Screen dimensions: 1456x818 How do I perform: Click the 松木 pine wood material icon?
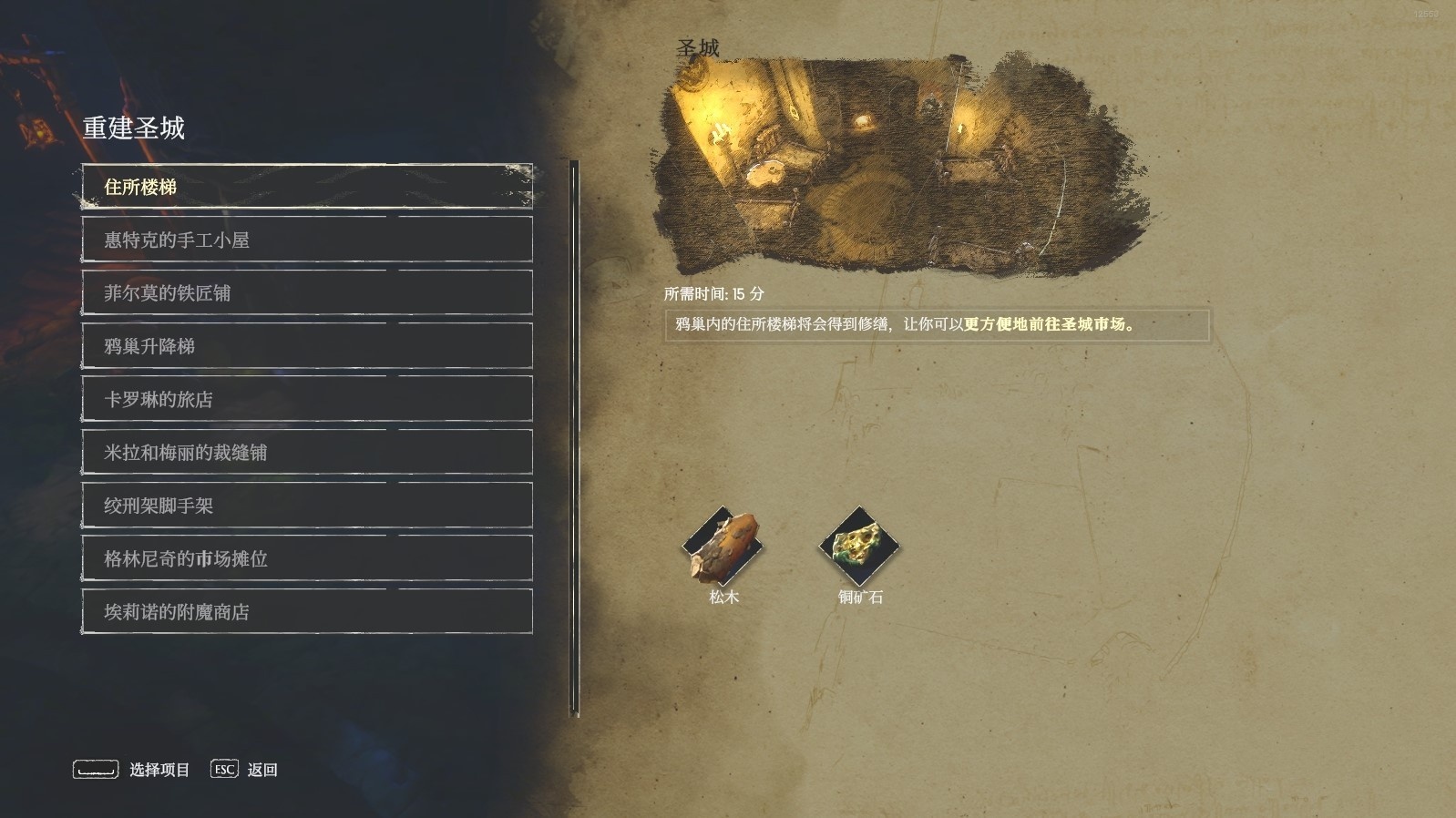pyautogui.click(x=723, y=547)
